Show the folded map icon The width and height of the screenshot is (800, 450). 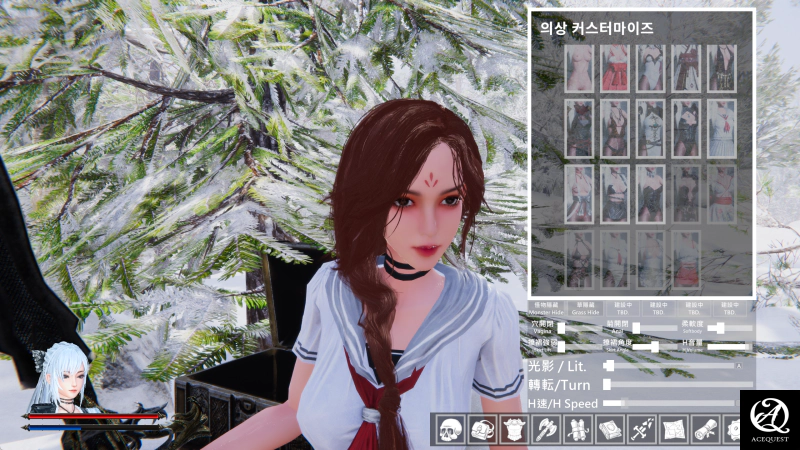tap(673, 430)
